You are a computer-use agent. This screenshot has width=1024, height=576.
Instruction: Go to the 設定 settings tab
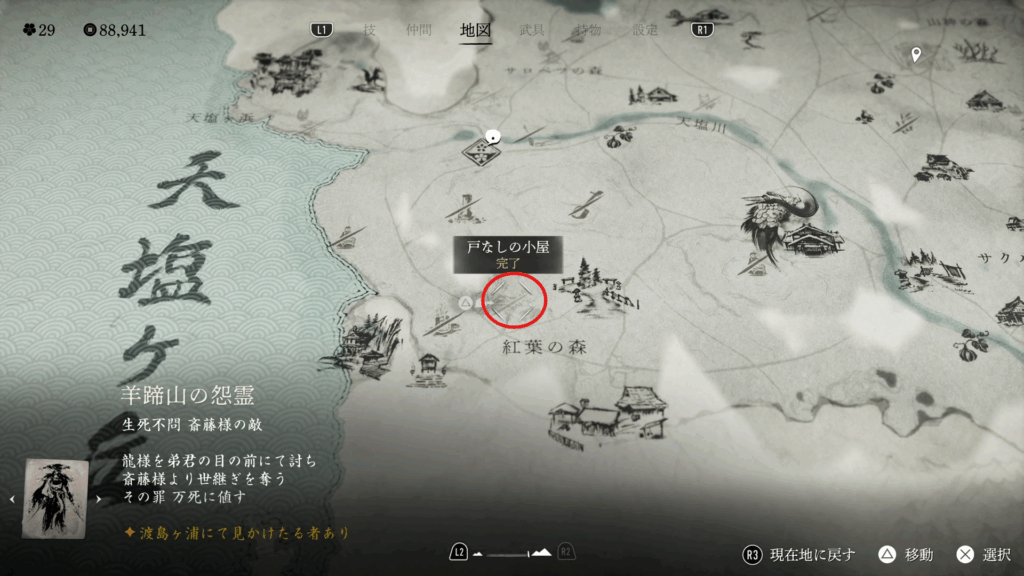coord(646,30)
